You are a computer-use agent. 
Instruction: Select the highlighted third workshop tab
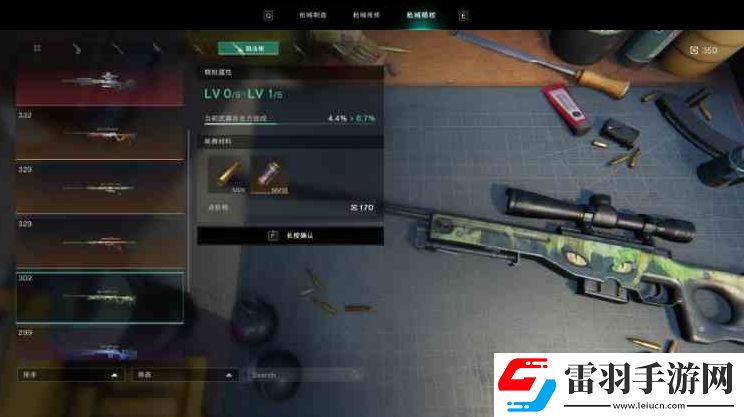[x=419, y=16]
